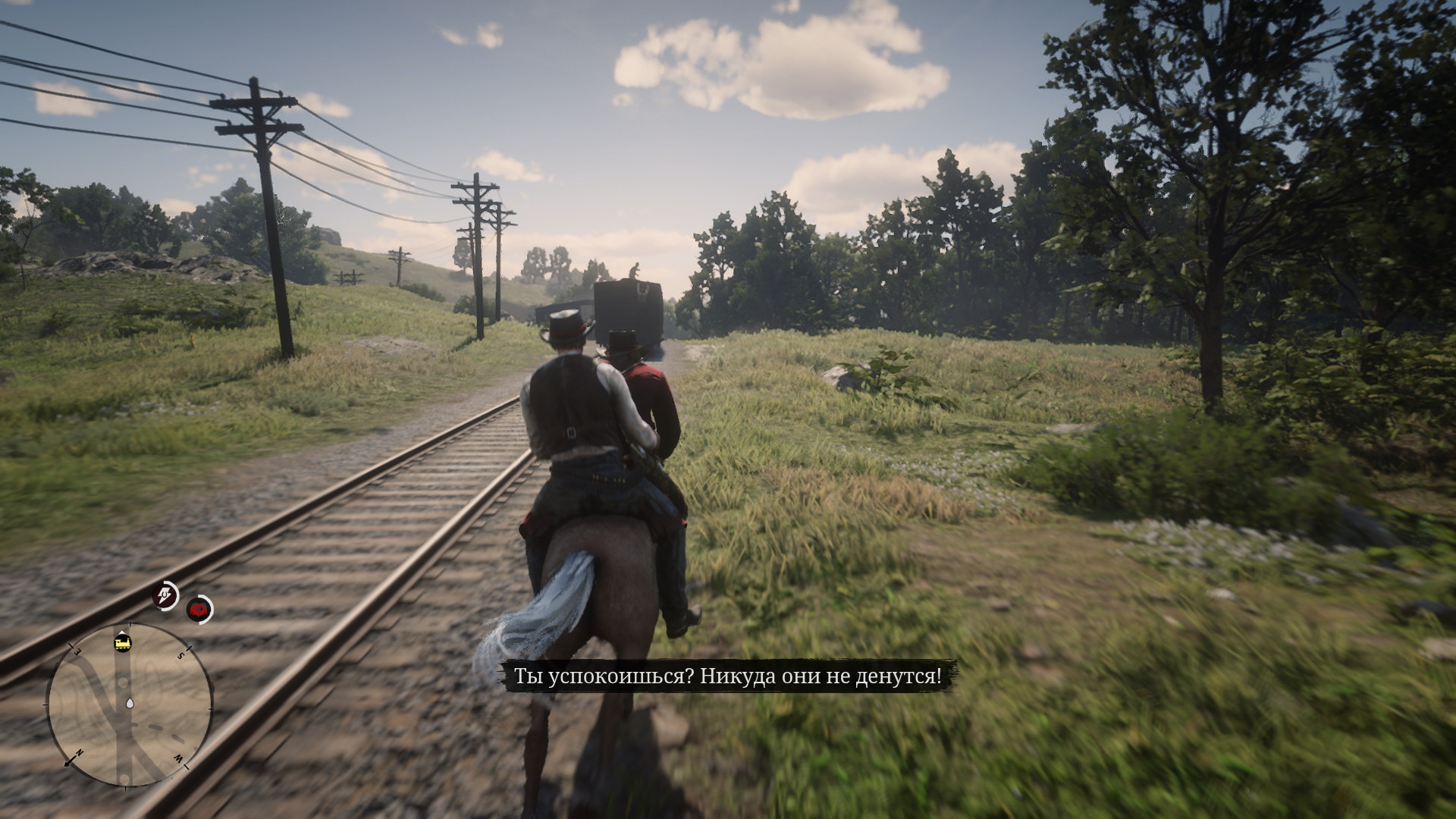The width and height of the screenshot is (1456, 819).
Task: Click the white player arrow on minimap
Action: pyautogui.click(x=130, y=703)
